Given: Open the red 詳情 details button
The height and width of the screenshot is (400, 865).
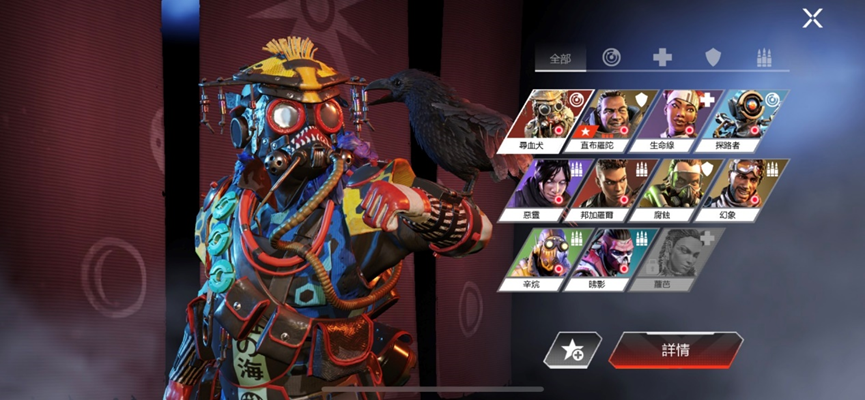Looking at the screenshot, I should click(x=676, y=350).
